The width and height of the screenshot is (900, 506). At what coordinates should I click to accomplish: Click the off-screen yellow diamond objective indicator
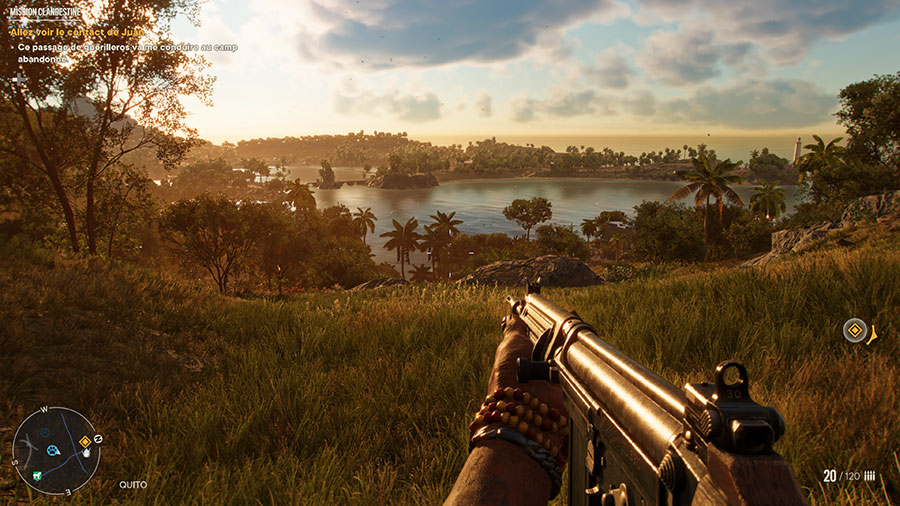coord(854,330)
